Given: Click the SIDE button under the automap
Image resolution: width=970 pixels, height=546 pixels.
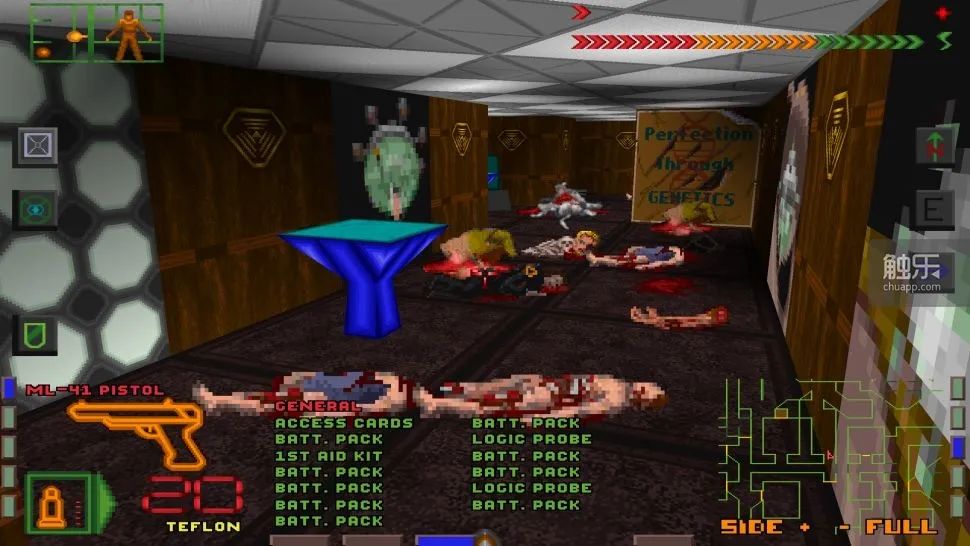Looking at the screenshot, I should (x=751, y=526).
